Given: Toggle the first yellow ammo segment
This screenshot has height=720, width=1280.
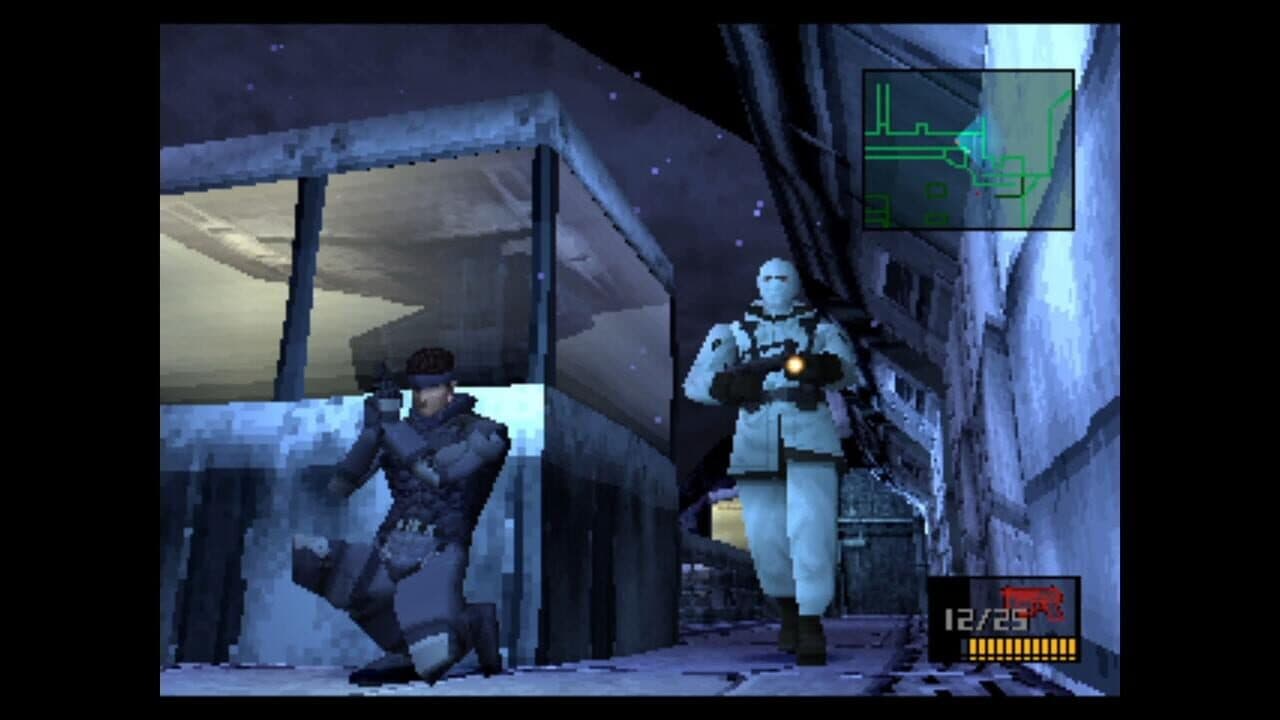Looking at the screenshot, I should tap(974, 647).
